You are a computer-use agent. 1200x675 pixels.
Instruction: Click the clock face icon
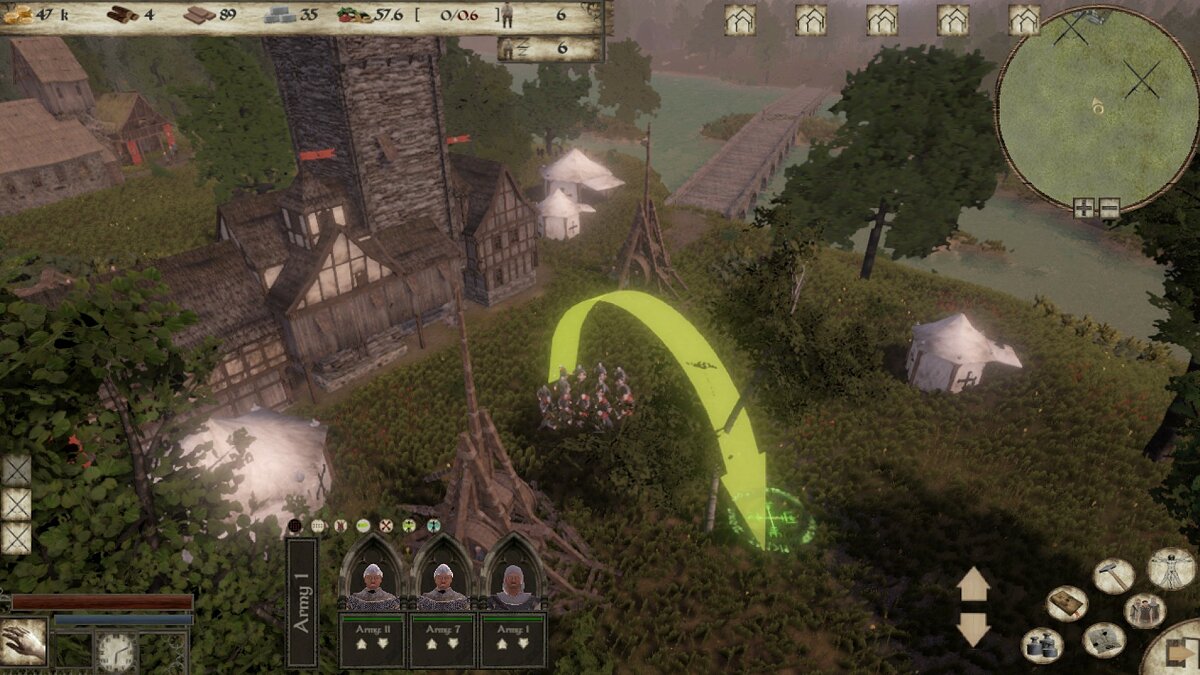116,653
